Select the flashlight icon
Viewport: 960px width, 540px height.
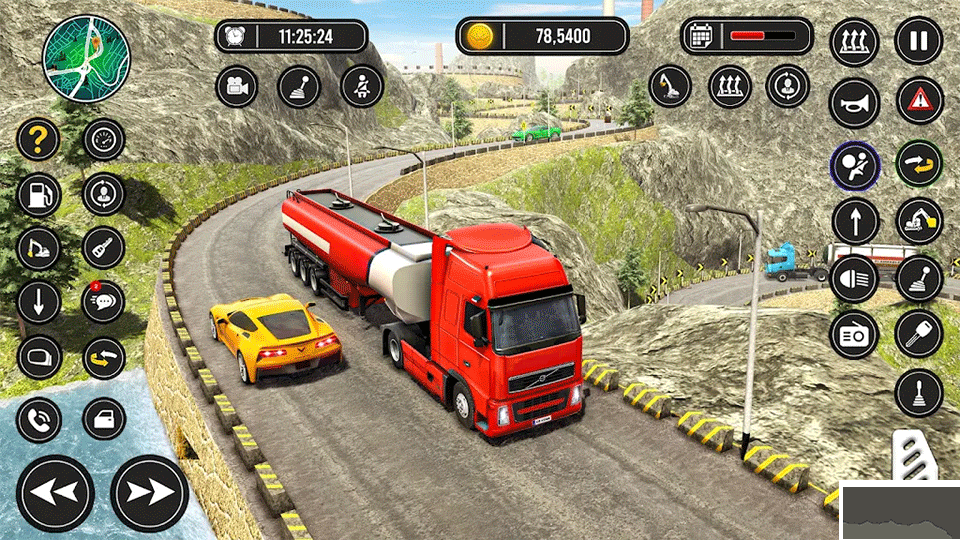click(103, 247)
